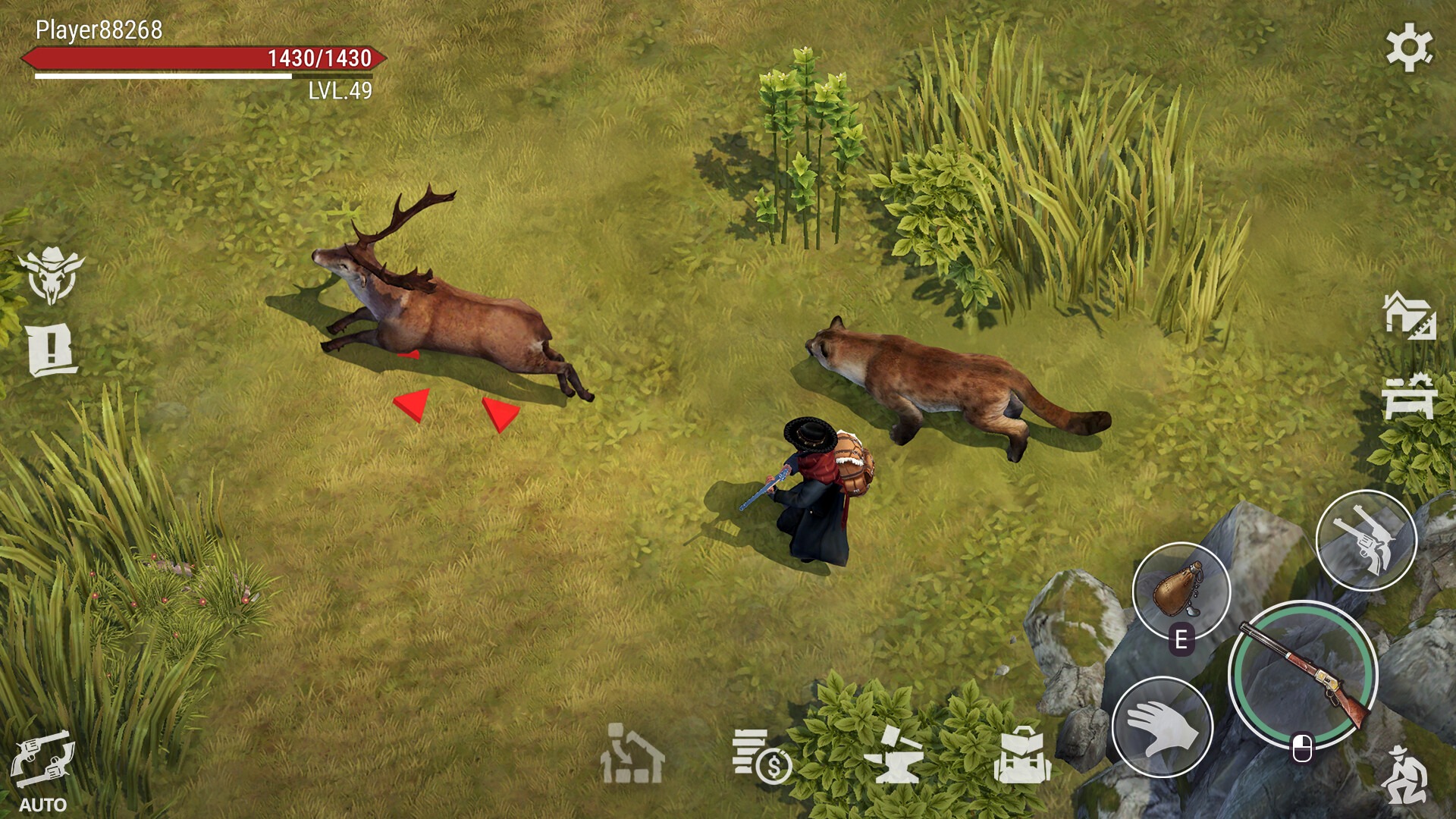The height and width of the screenshot is (819, 1456).
Task: Open the coin stack shop icon
Action: pos(761,757)
